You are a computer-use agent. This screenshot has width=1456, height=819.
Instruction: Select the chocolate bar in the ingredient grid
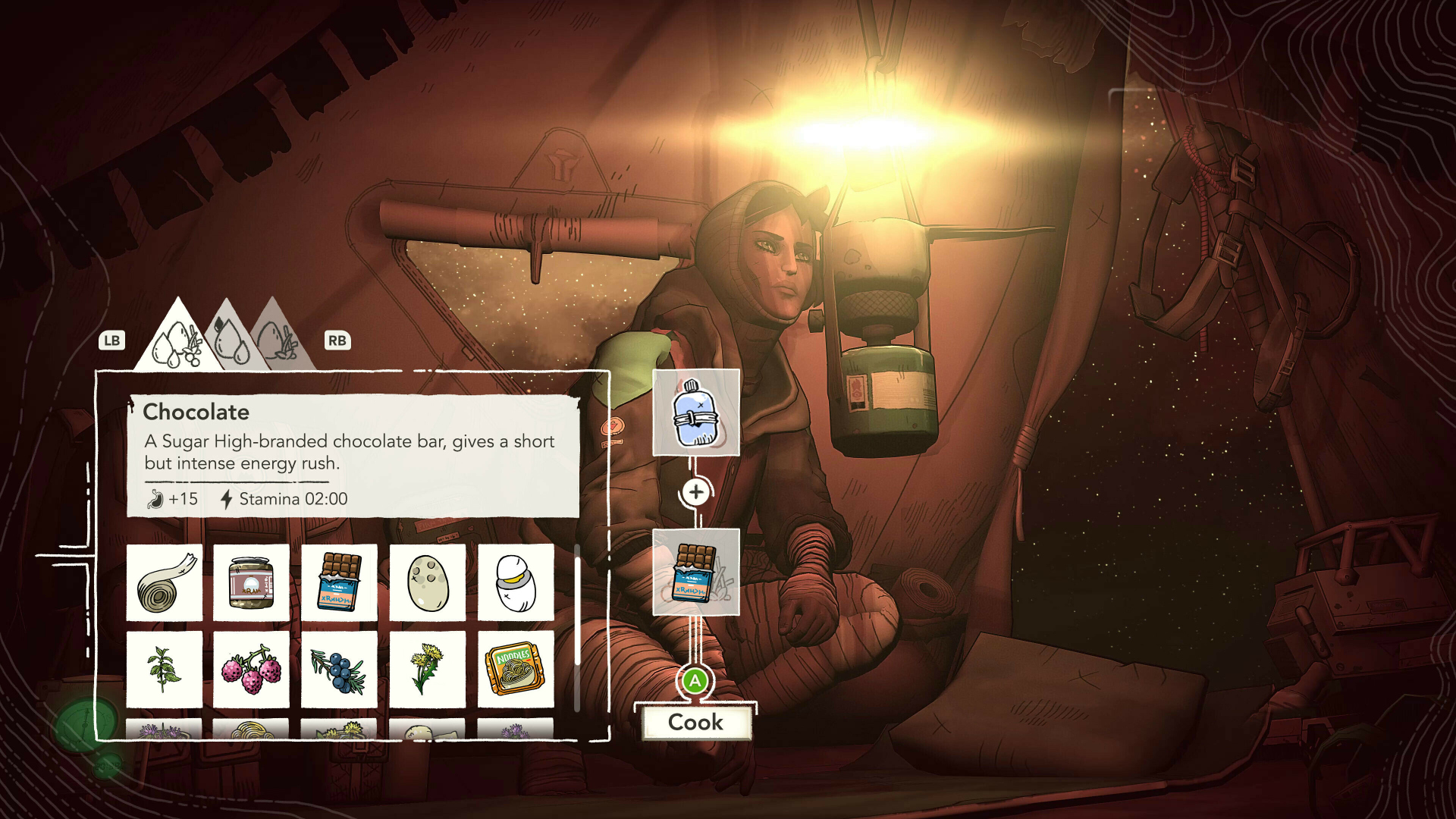(339, 582)
